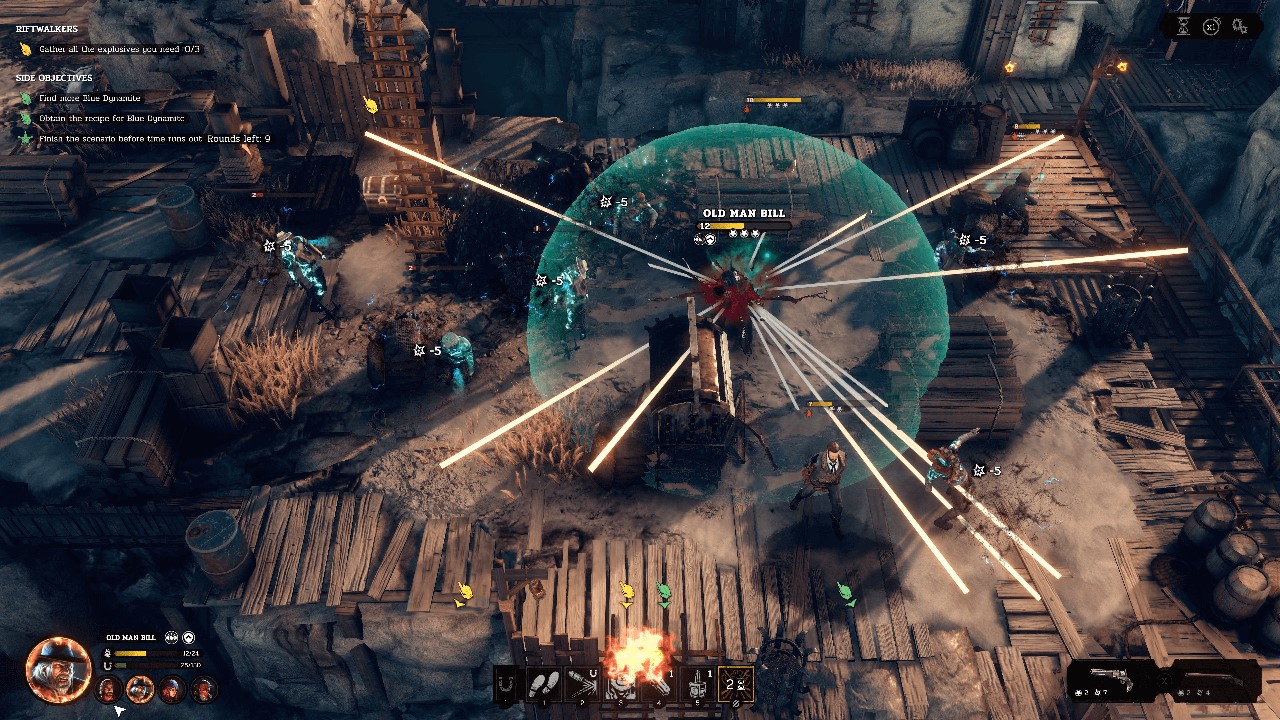Expand the RIFTWALKERS objective entry
Viewport: 1280px width, 720px height.
(47, 29)
